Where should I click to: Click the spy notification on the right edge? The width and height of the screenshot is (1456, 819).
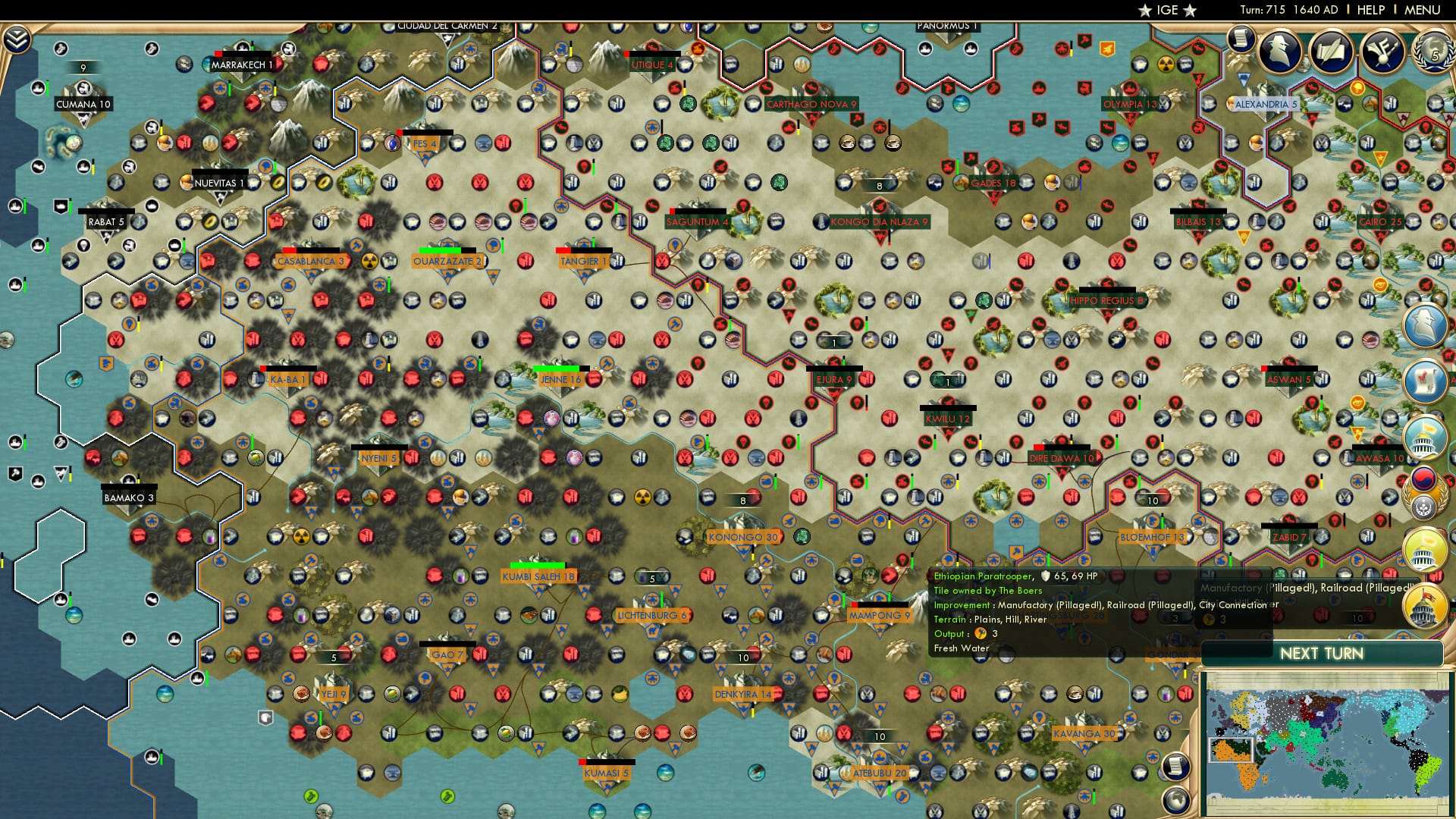(1426, 326)
